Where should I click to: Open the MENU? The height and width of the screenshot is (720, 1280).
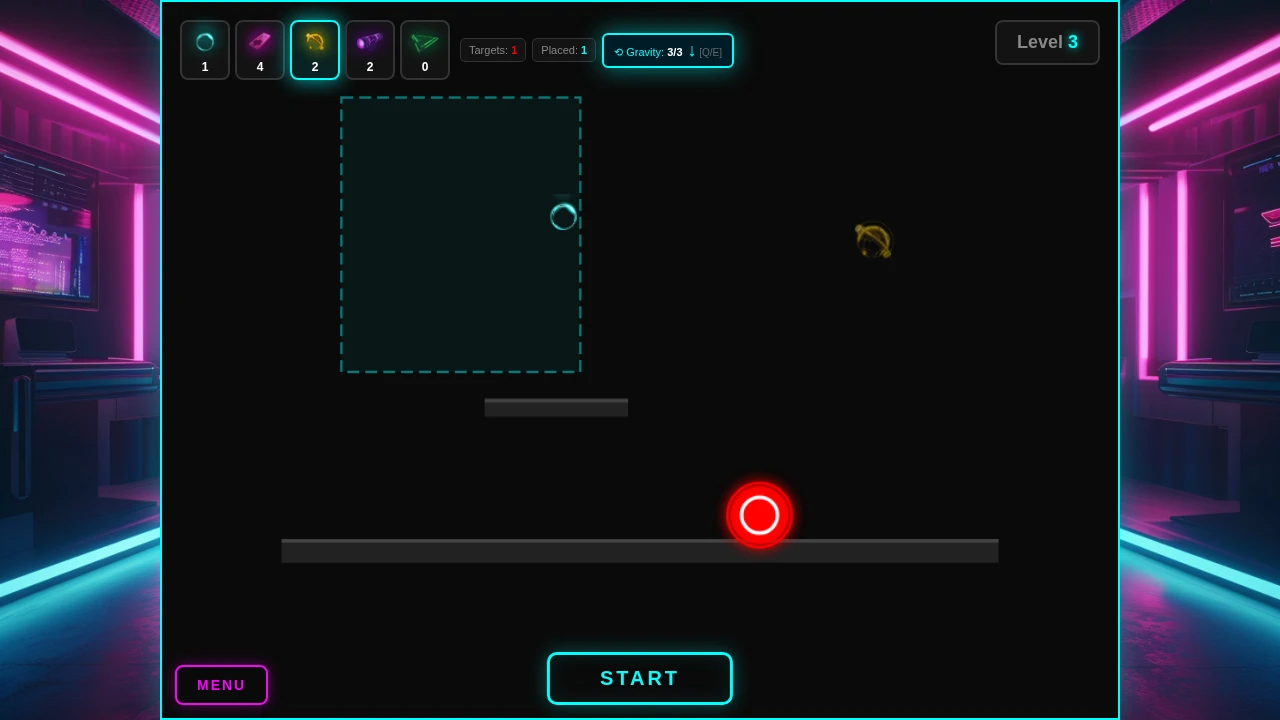click(221, 685)
